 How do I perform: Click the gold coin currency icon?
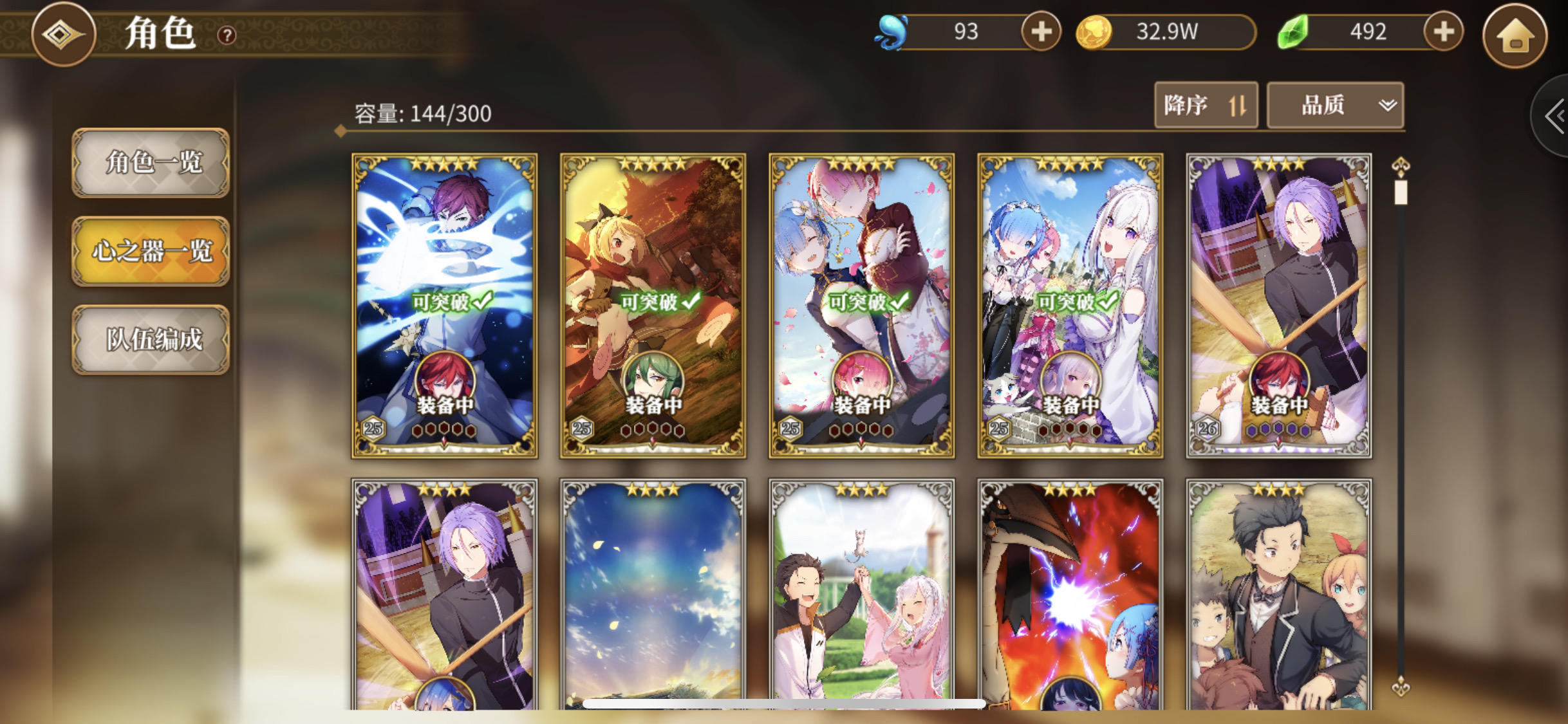click(x=1095, y=32)
